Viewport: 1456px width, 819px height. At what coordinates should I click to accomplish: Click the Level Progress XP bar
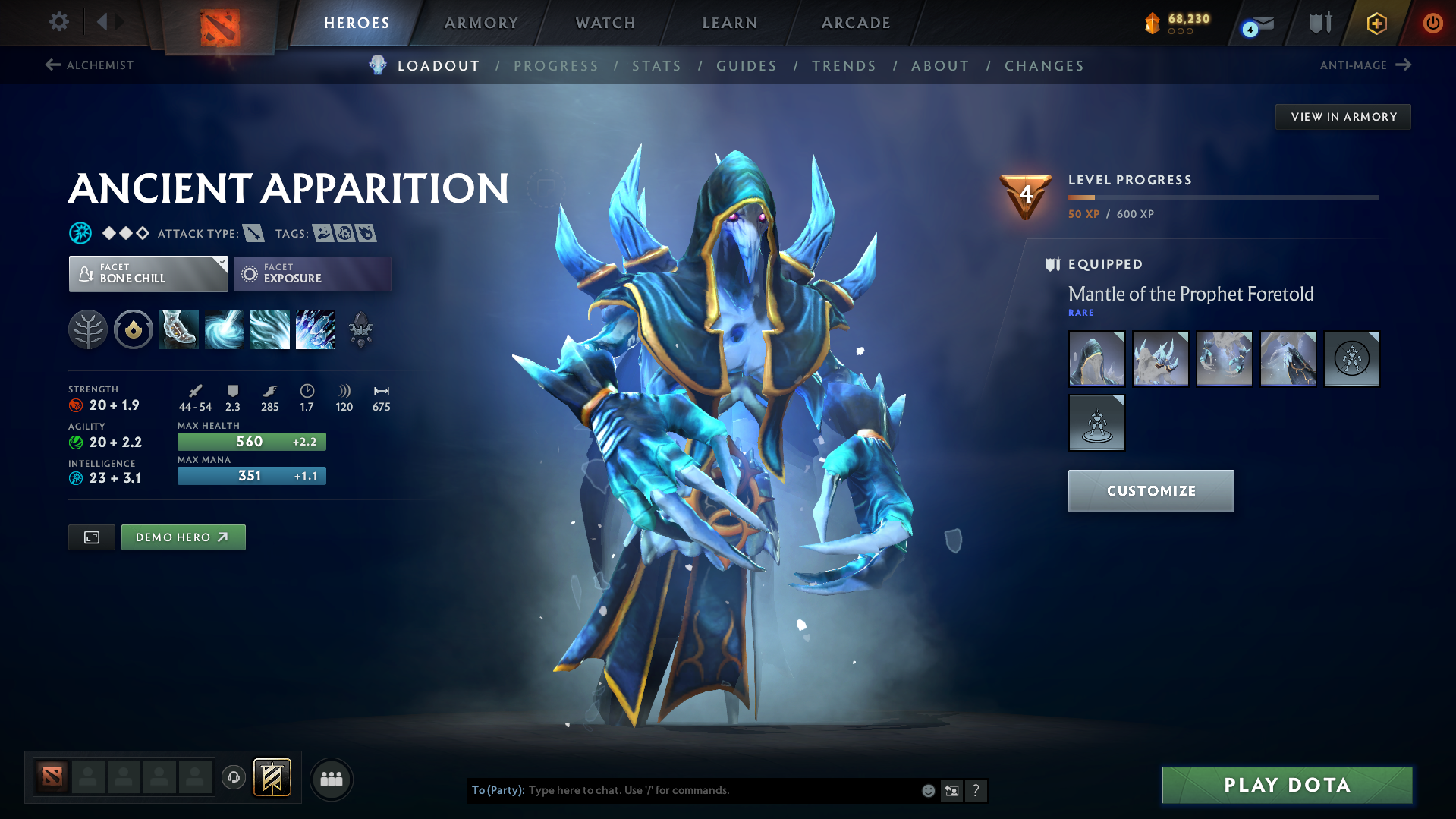click(1223, 197)
